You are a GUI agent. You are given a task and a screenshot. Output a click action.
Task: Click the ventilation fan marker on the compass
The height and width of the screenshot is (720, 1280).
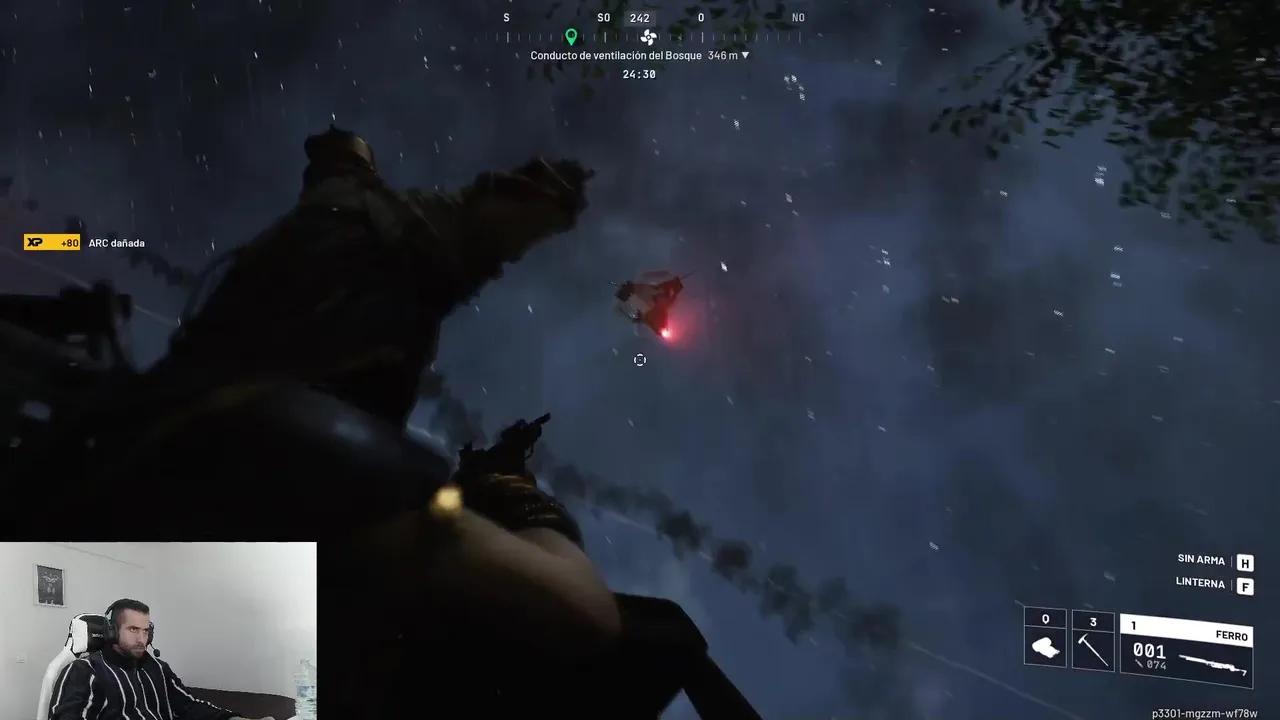click(648, 37)
